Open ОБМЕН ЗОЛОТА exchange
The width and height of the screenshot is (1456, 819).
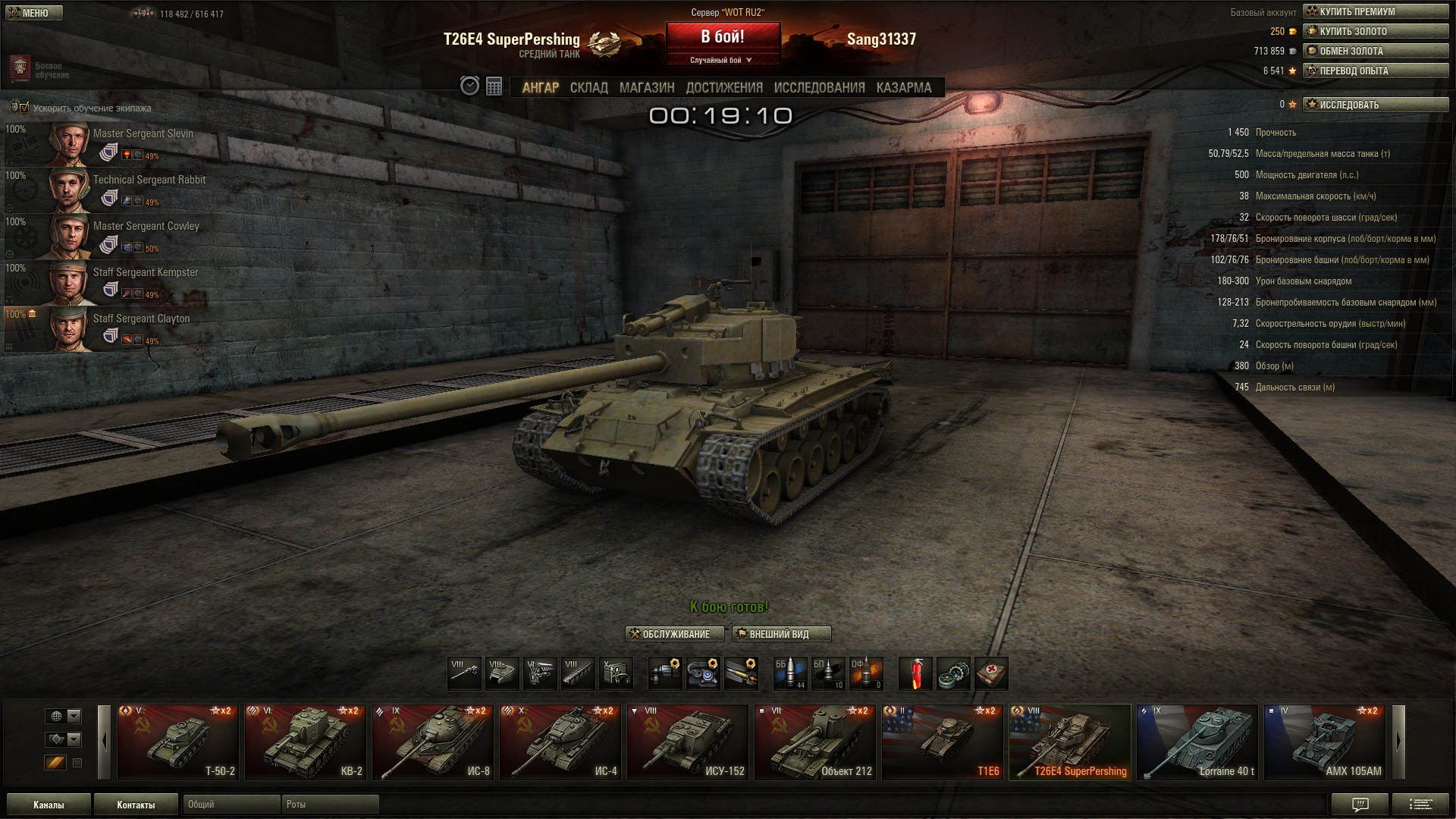point(1375,51)
